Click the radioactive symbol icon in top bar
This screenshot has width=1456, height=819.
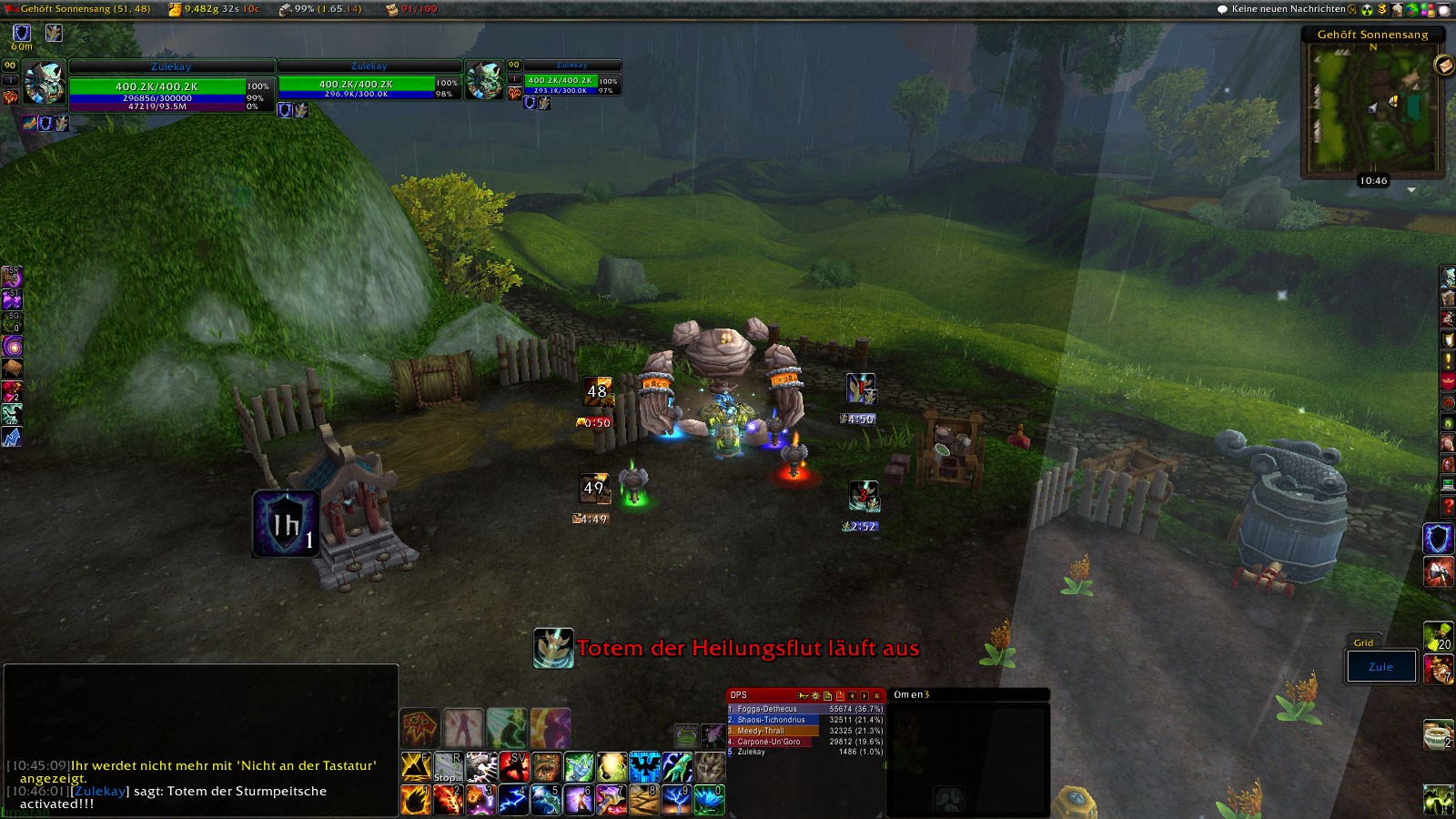[1367, 9]
